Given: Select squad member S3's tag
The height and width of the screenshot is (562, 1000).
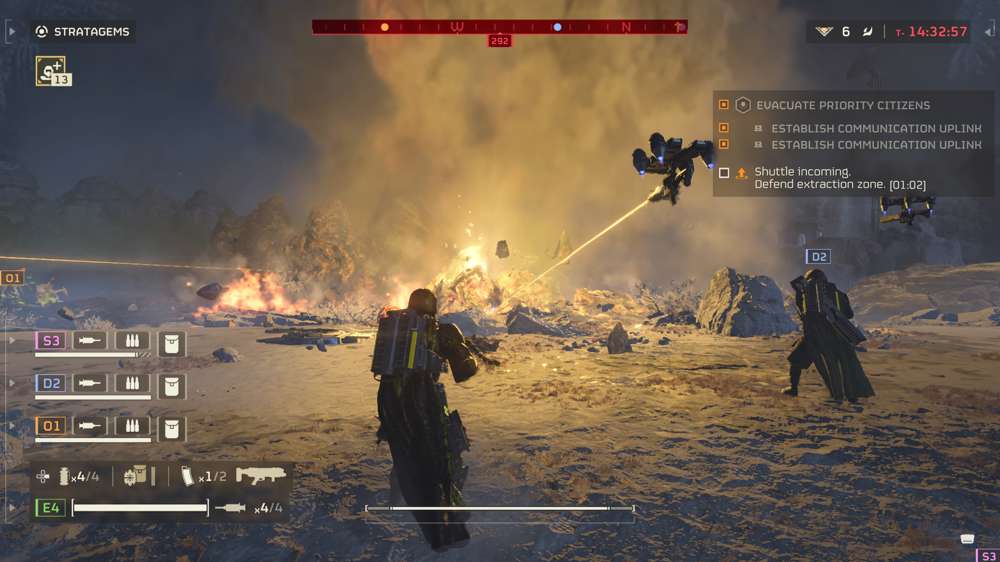Looking at the screenshot, I should point(51,341).
